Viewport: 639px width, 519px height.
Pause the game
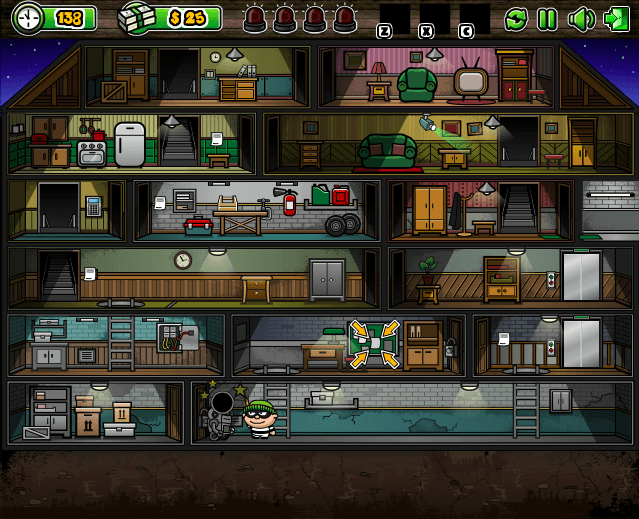(x=547, y=18)
